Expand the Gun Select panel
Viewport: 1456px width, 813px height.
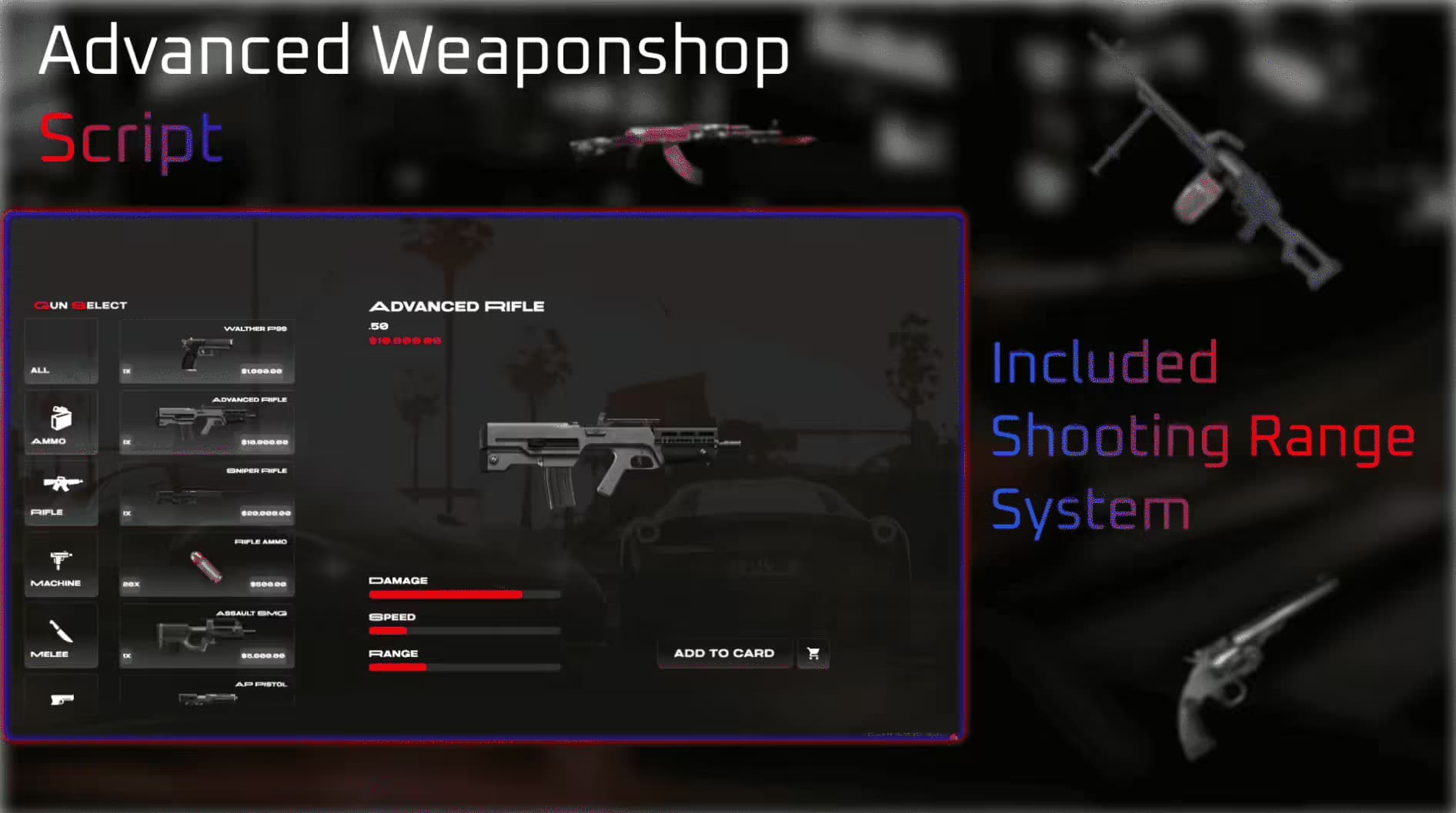click(x=81, y=305)
